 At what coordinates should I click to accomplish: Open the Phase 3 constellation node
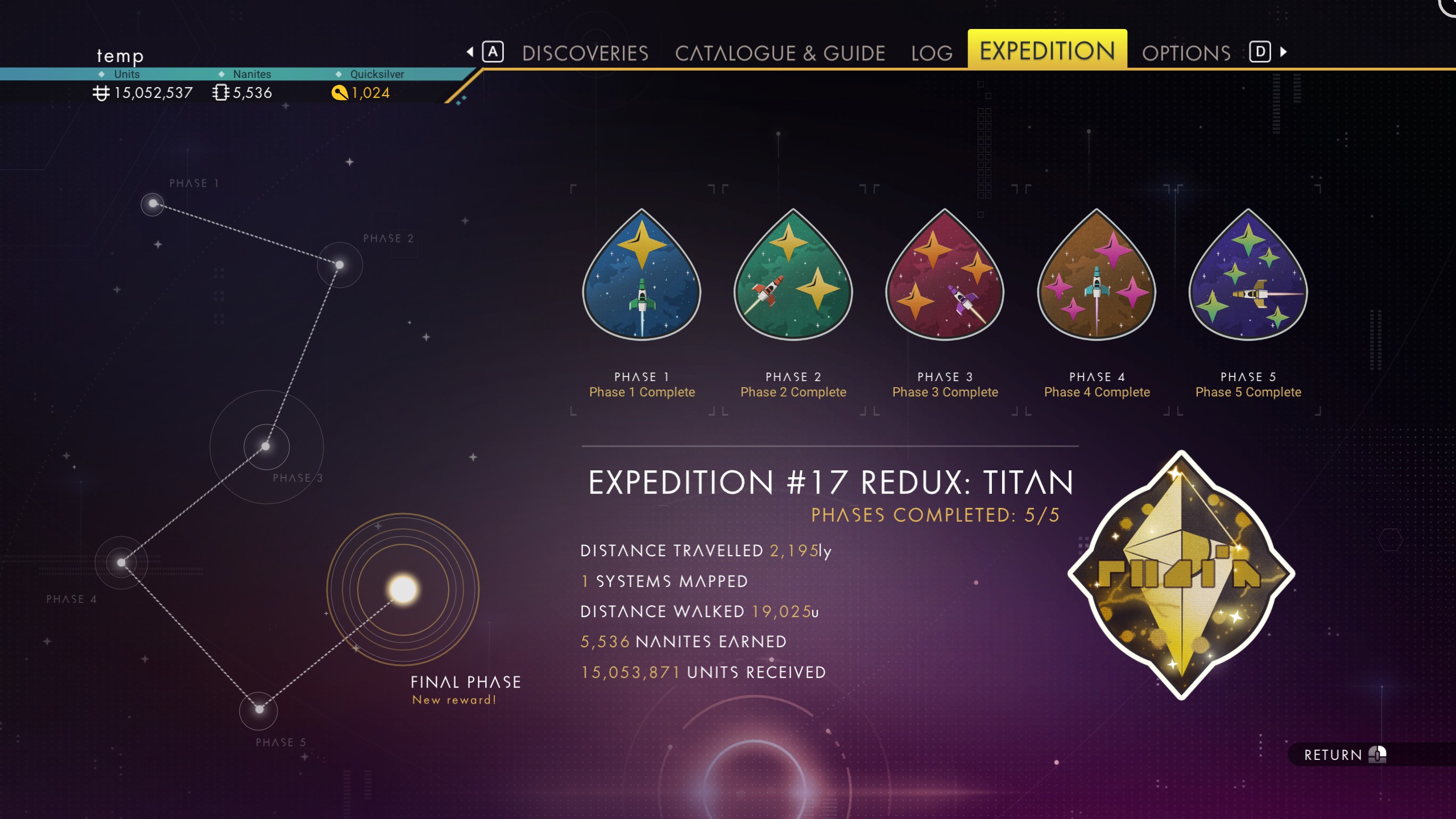click(x=266, y=446)
